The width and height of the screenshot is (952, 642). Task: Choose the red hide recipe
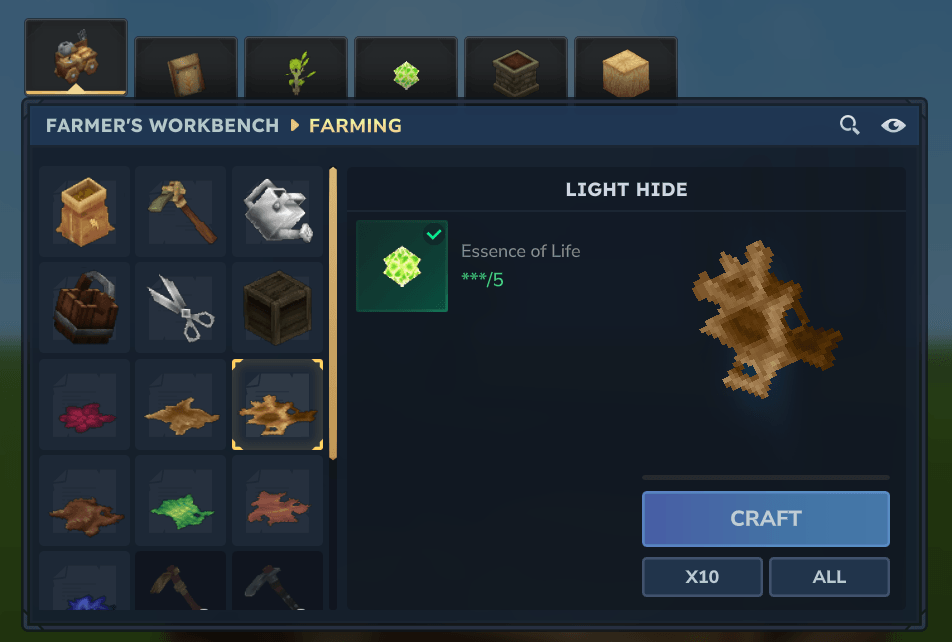click(84, 405)
